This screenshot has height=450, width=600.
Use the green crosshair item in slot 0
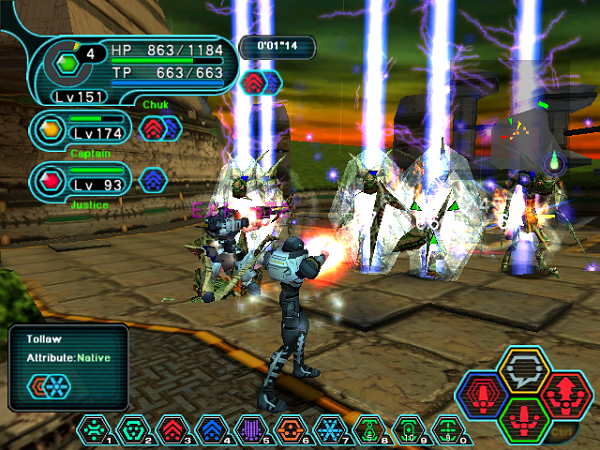pyautogui.click(x=445, y=432)
